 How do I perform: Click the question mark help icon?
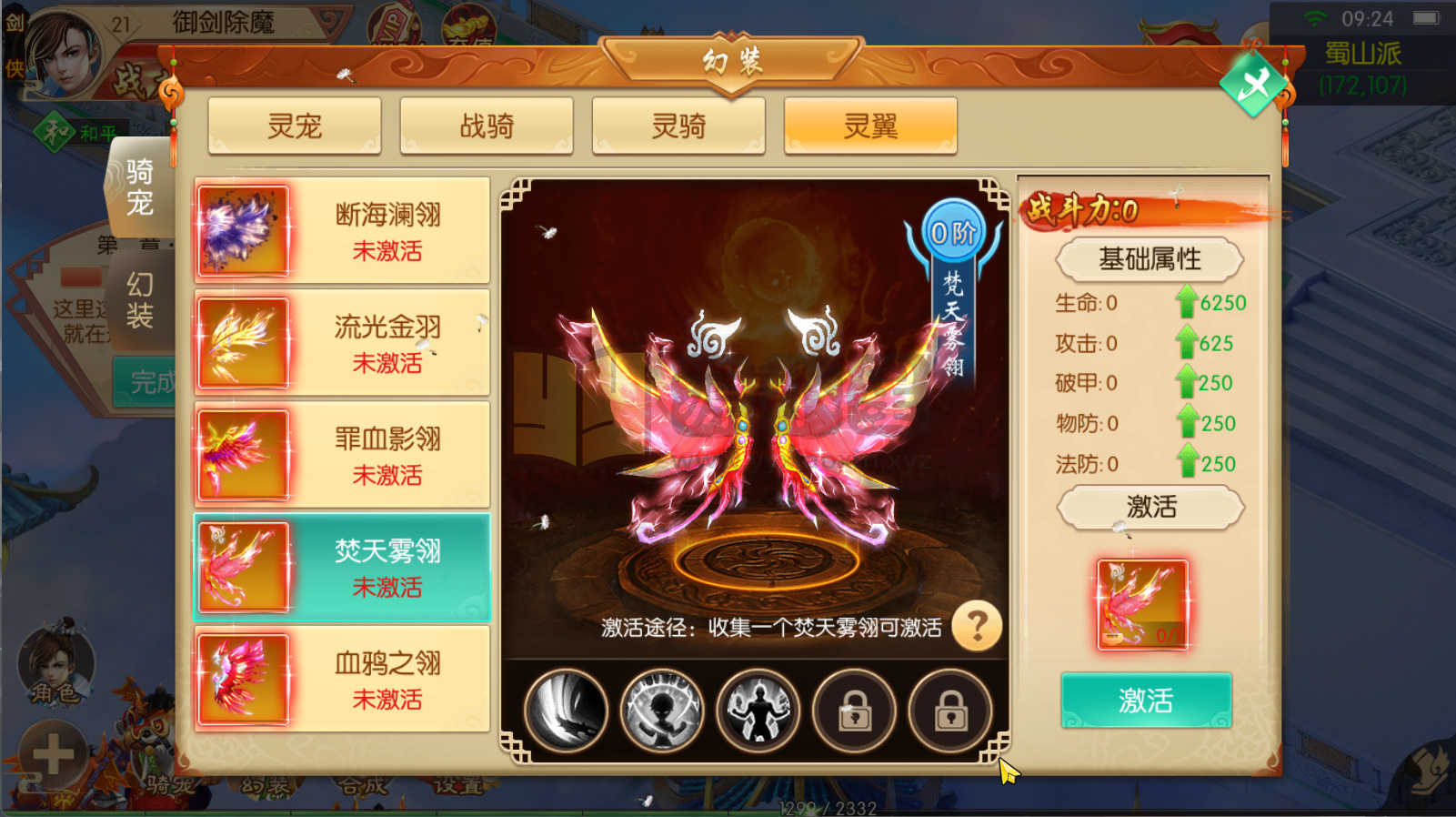coord(979,627)
